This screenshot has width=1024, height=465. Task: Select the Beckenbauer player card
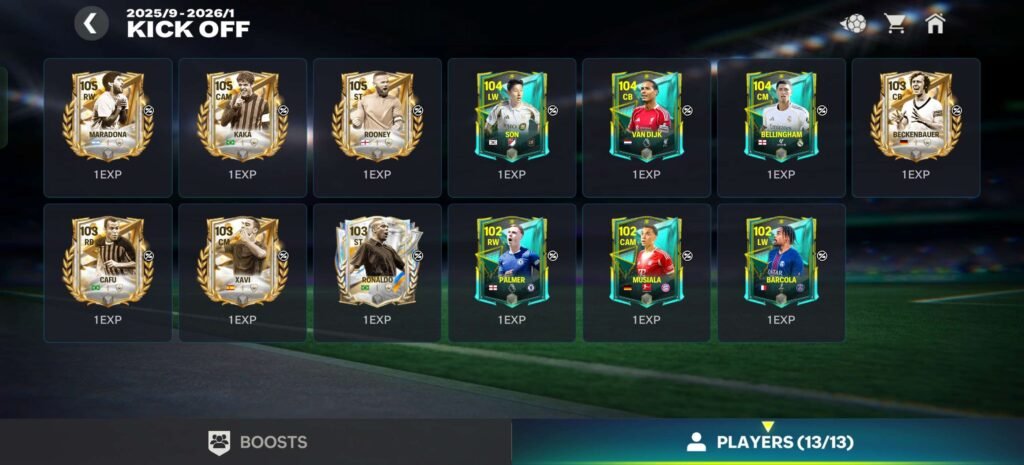(x=915, y=117)
